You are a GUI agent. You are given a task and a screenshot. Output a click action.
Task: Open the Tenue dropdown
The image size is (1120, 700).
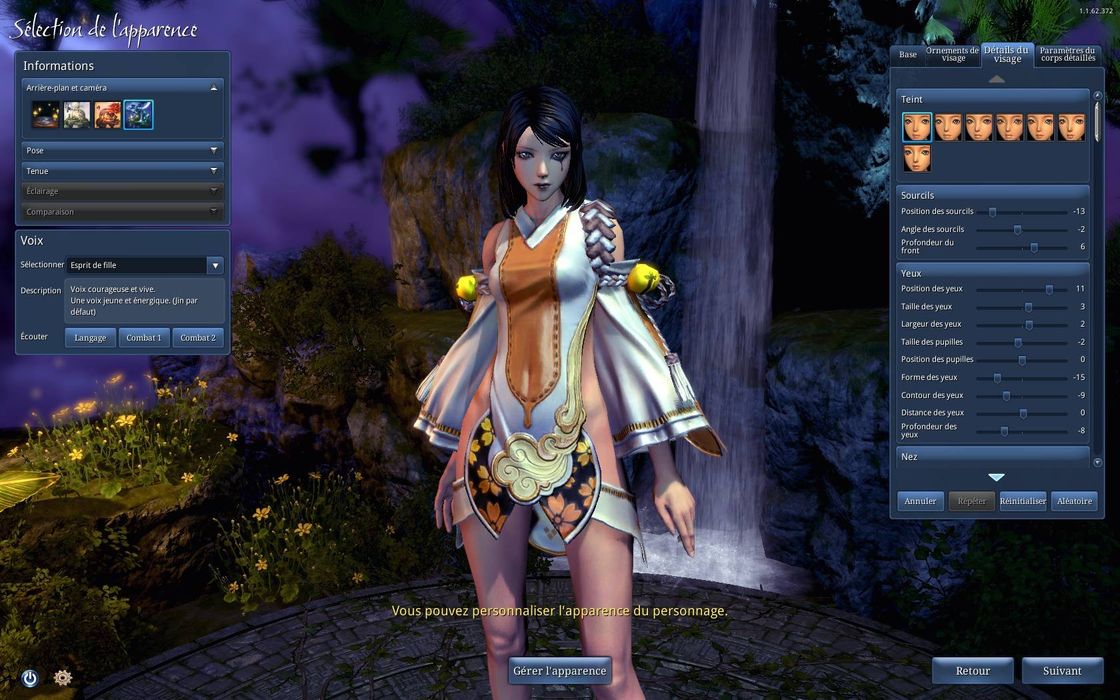click(122, 171)
